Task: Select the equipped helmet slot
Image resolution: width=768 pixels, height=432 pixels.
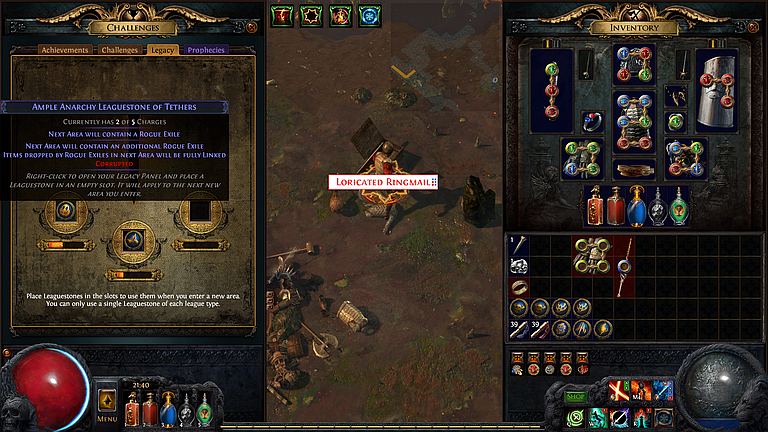Action: pyautogui.click(x=634, y=64)
